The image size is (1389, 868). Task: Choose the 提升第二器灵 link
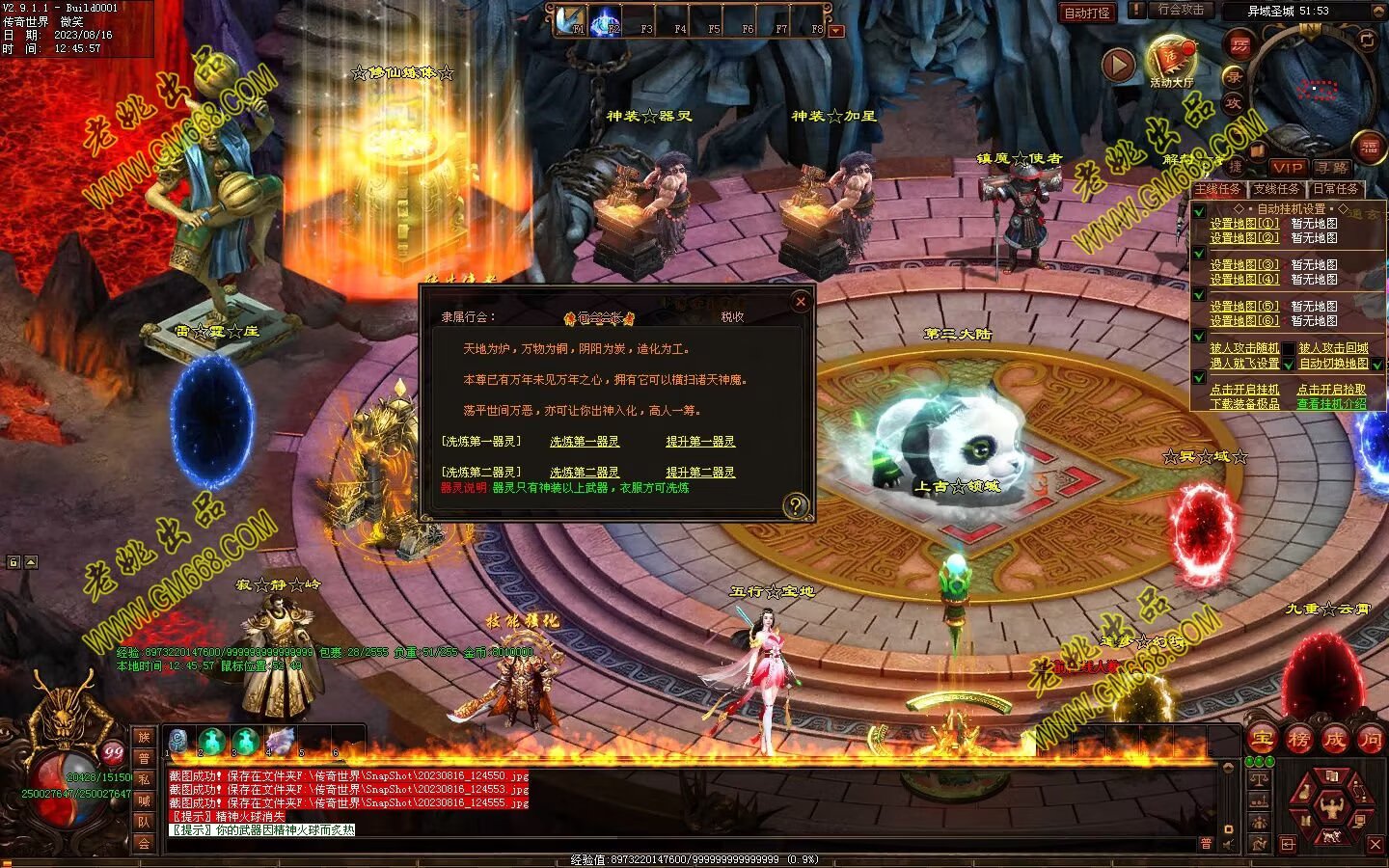point(700,473)
